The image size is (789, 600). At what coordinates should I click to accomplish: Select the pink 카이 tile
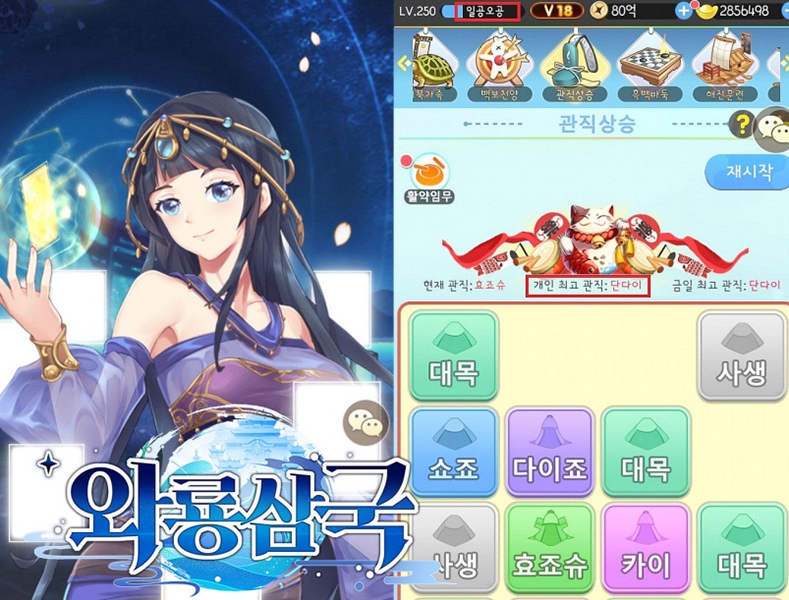tap(645, 549)
